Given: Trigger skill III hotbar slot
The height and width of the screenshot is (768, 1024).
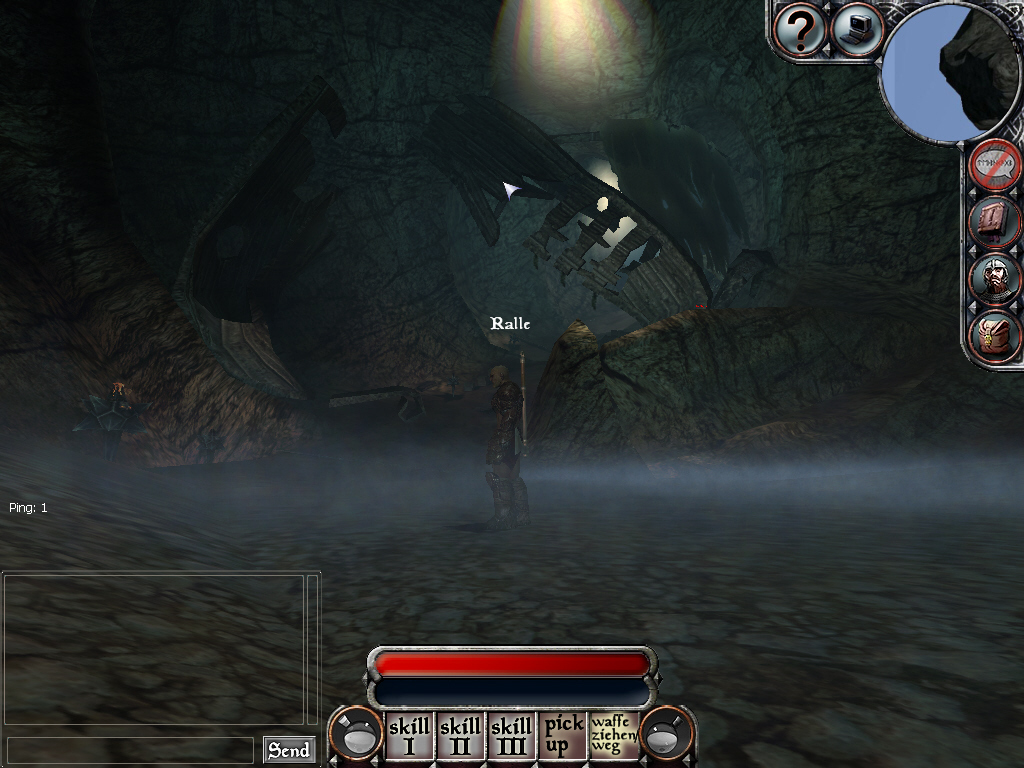Looking at the screenshot, I should (x=512, y=736).
